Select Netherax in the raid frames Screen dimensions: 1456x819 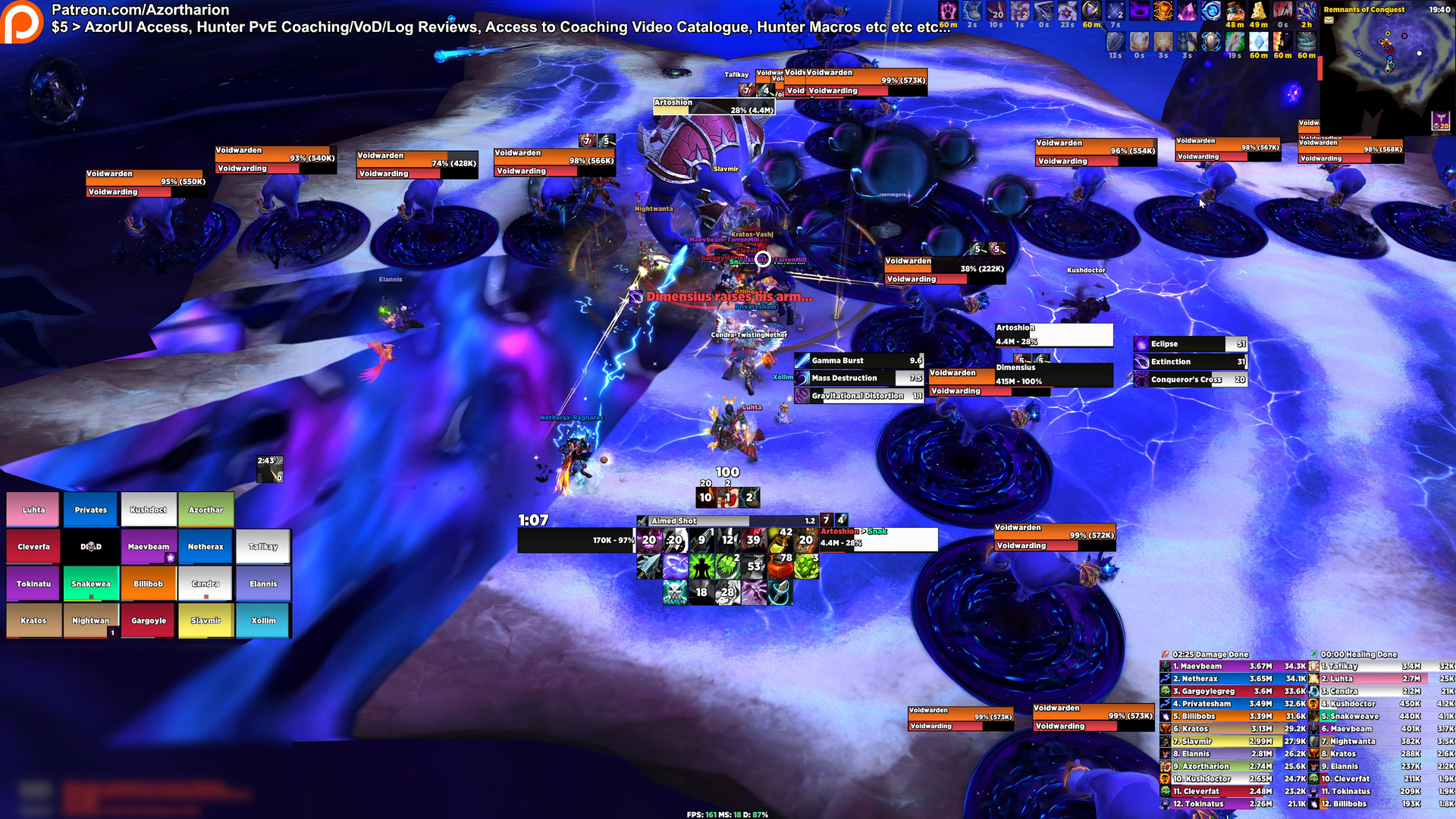(206, 547)
